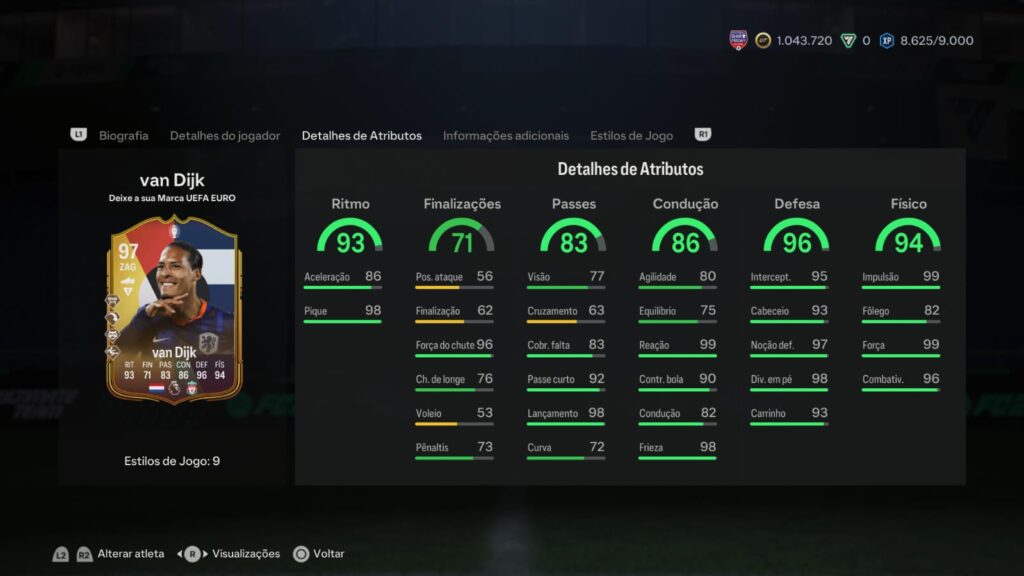Open the Estilos de Jogo tab
Viewport: 1024px width, 576px height.
click(631, 136)
